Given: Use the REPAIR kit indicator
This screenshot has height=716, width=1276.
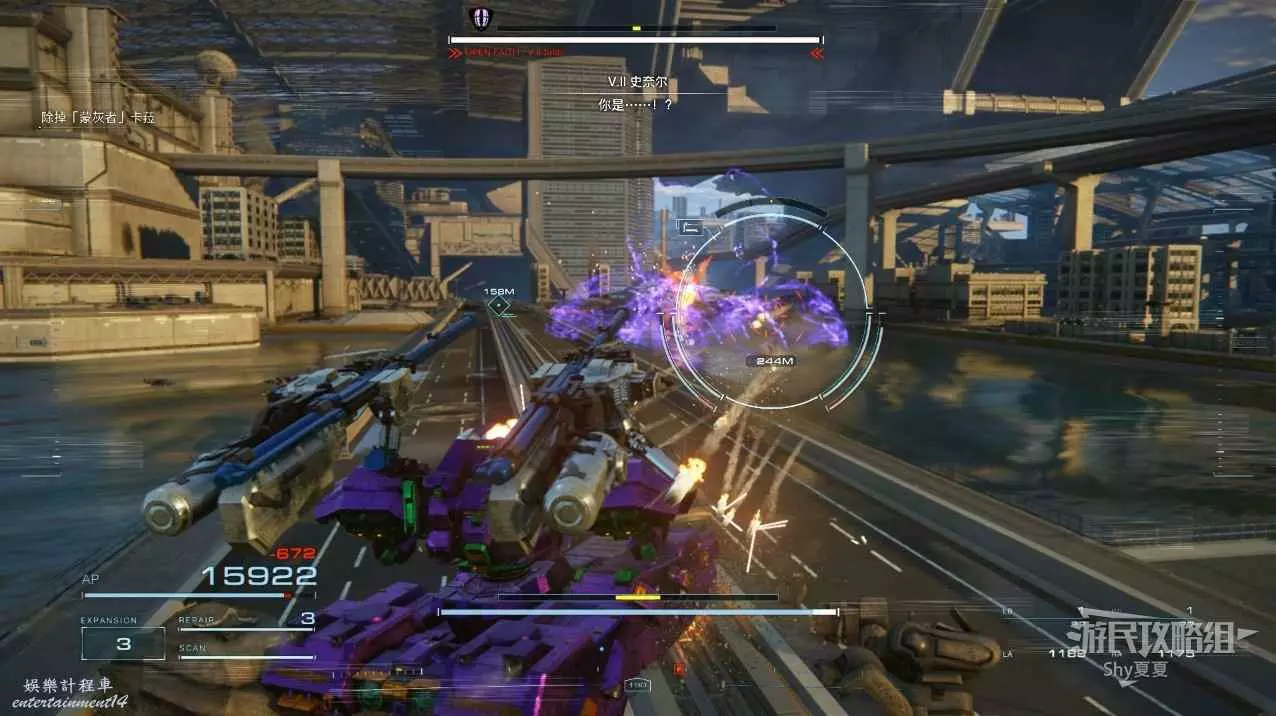Looking at the screenshot, I should point(245,621).
